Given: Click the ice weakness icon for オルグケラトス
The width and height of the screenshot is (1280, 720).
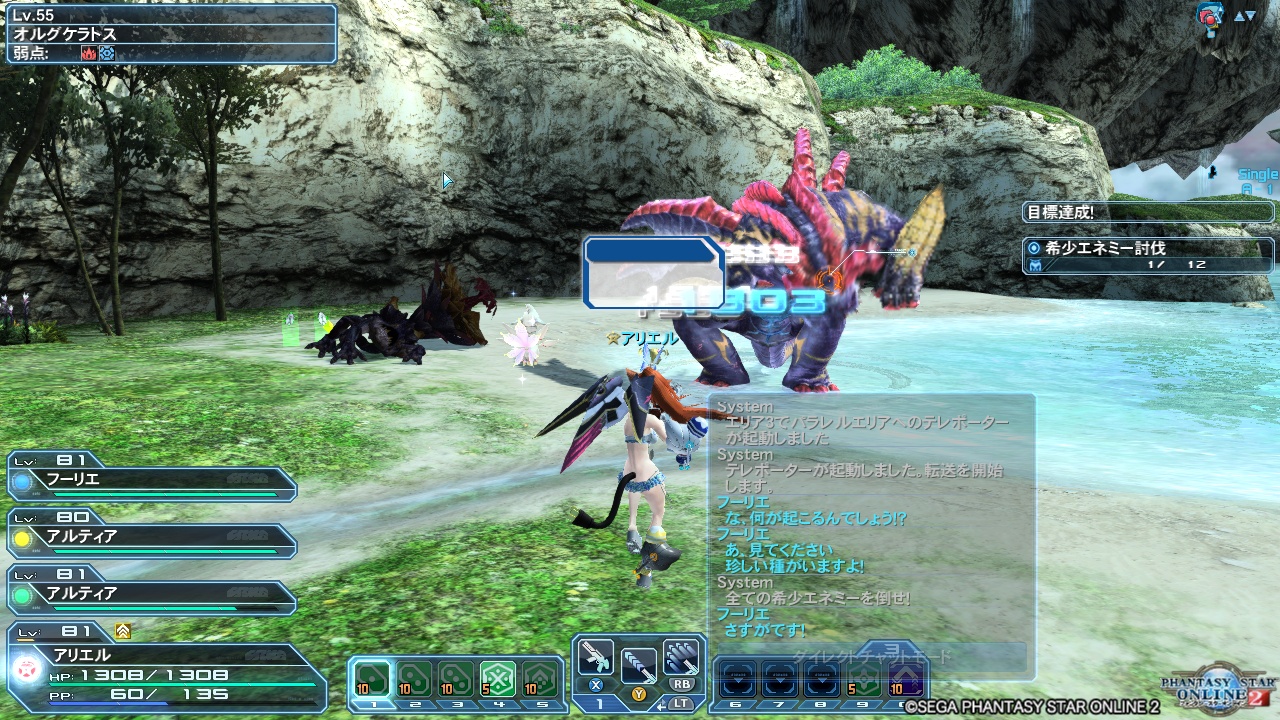Looking at the screenshot, I should [106, 52].
